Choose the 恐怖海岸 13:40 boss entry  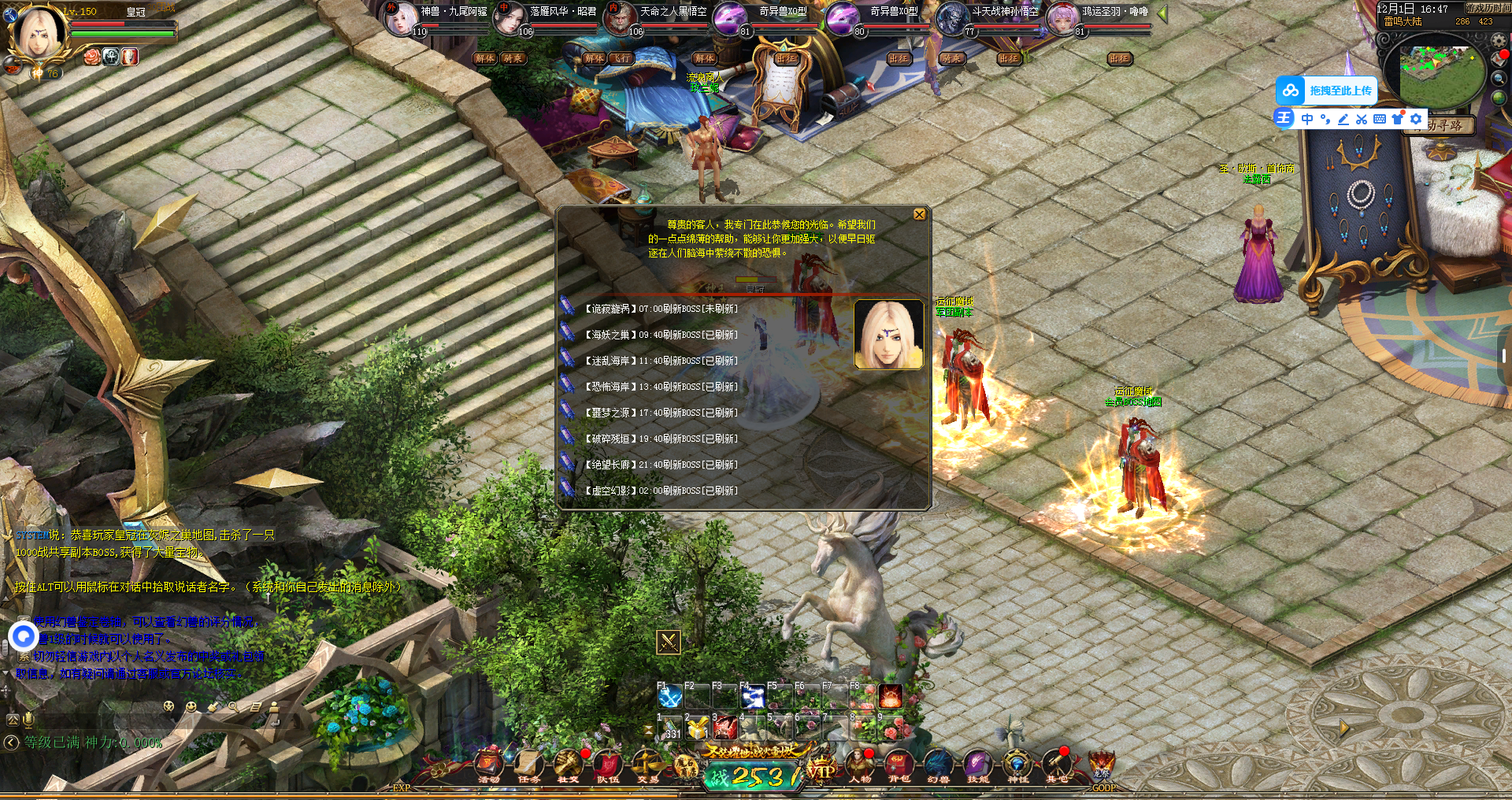pyautogui.click(x=660, y=387)
